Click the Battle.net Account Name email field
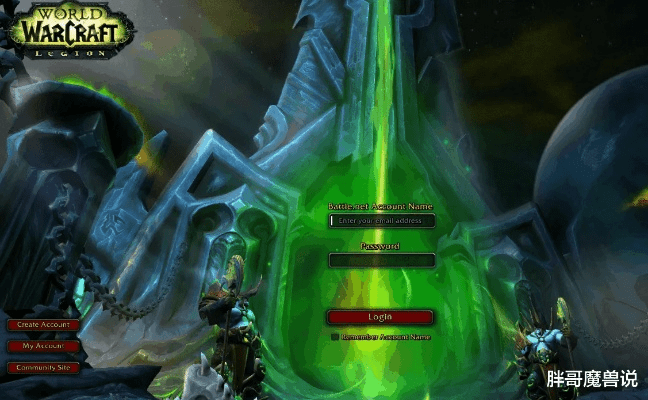This screenshot has width=648, height=400. coord(382,221)
